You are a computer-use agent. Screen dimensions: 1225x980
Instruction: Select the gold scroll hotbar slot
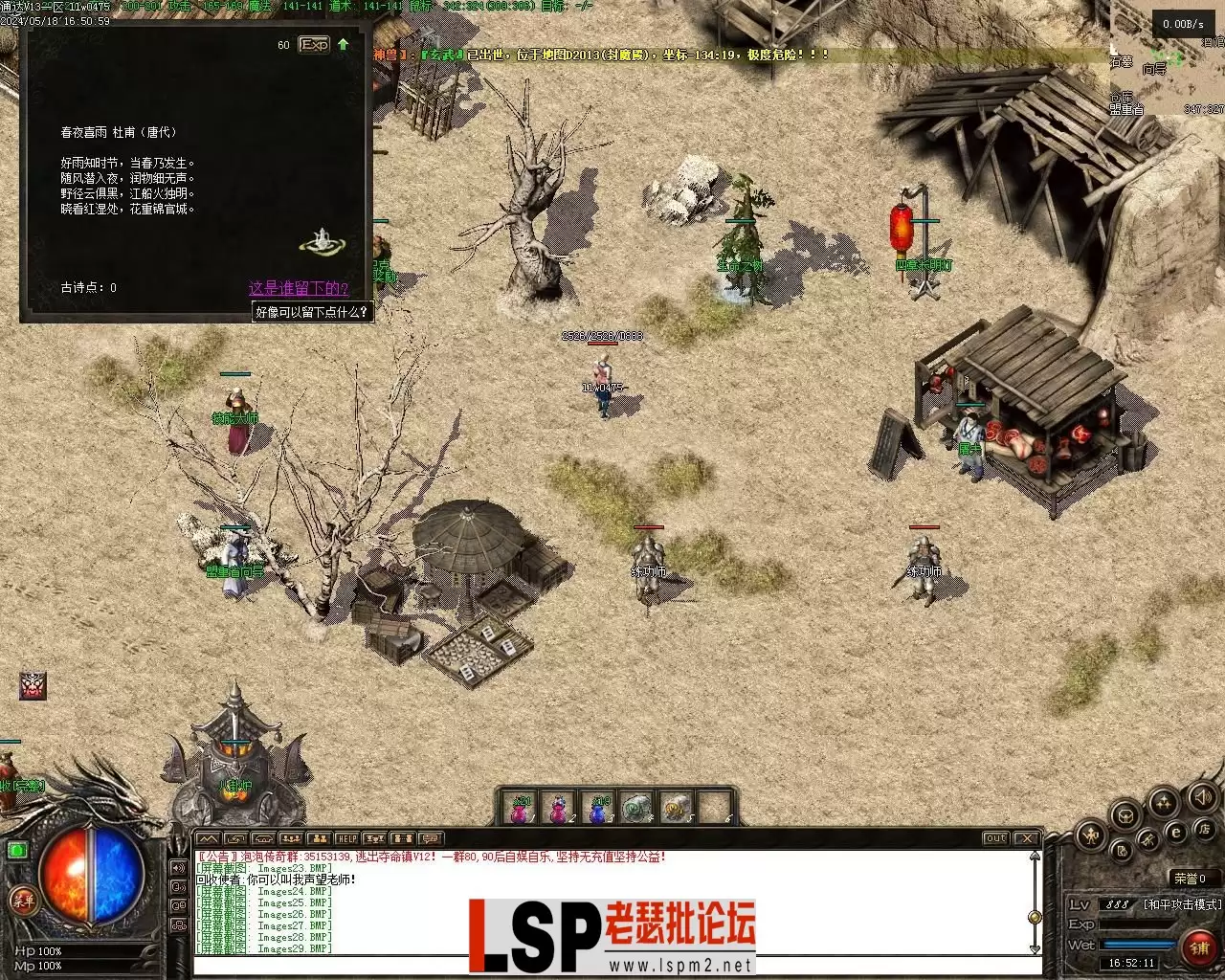pos(676,809)
